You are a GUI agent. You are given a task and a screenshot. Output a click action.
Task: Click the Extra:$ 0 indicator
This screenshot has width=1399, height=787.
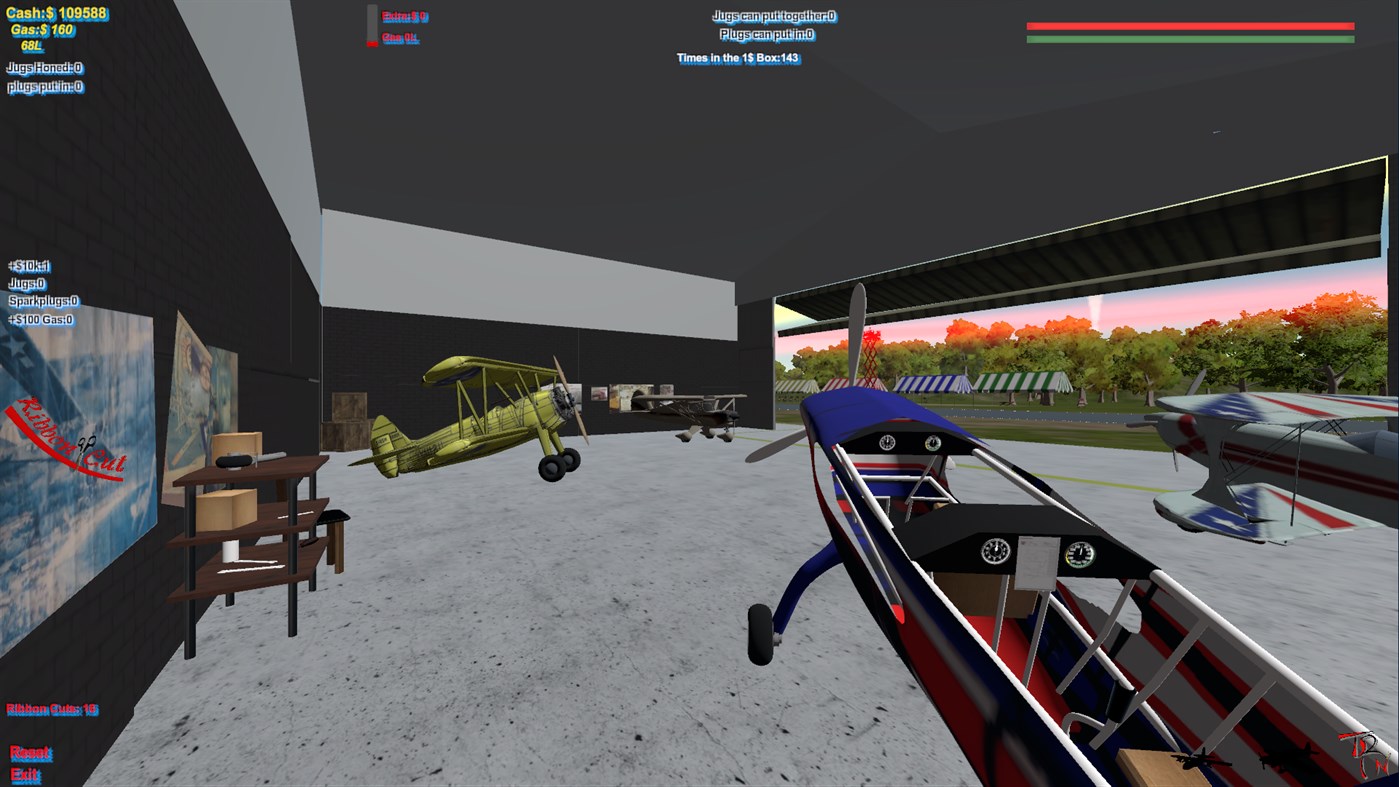404,16
